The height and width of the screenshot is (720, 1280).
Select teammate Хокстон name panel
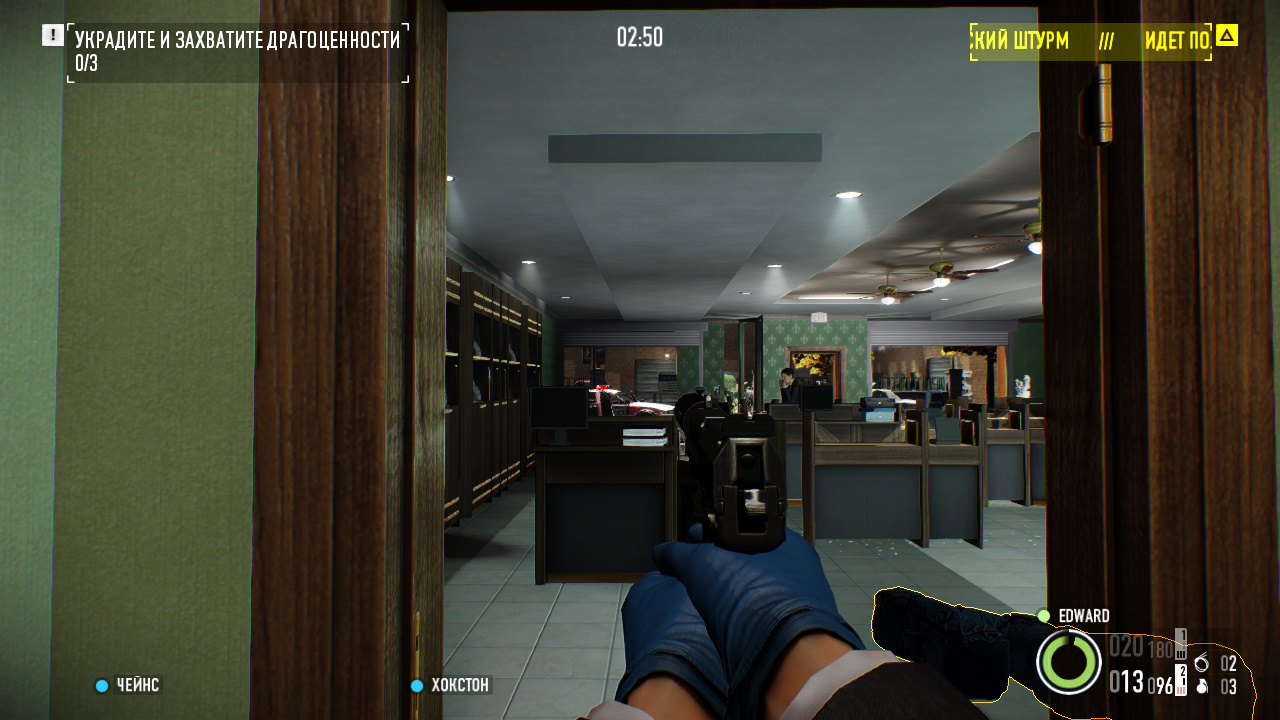[x=451, y=685]
